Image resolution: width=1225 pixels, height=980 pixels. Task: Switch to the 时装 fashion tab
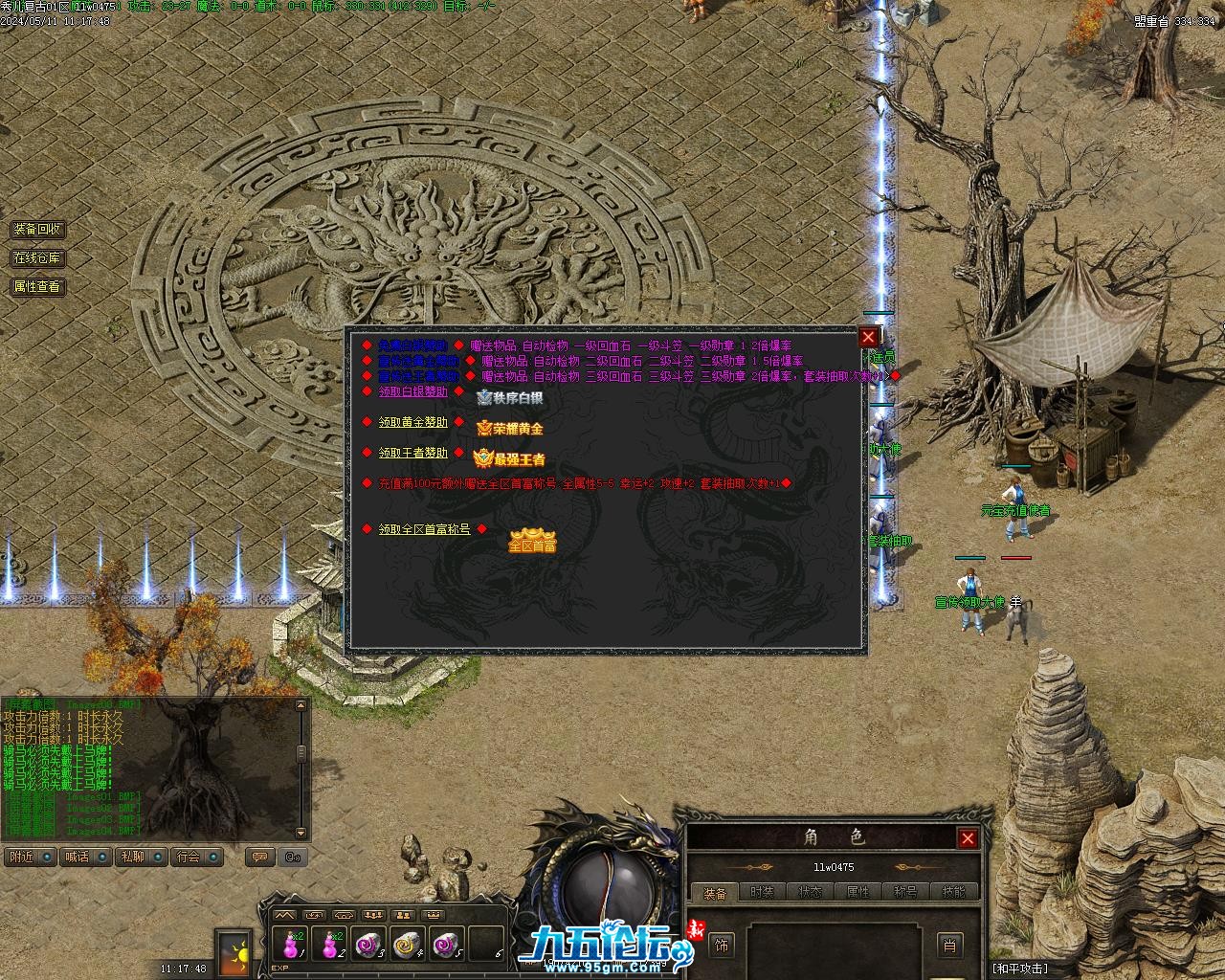(x=763, y=892)
